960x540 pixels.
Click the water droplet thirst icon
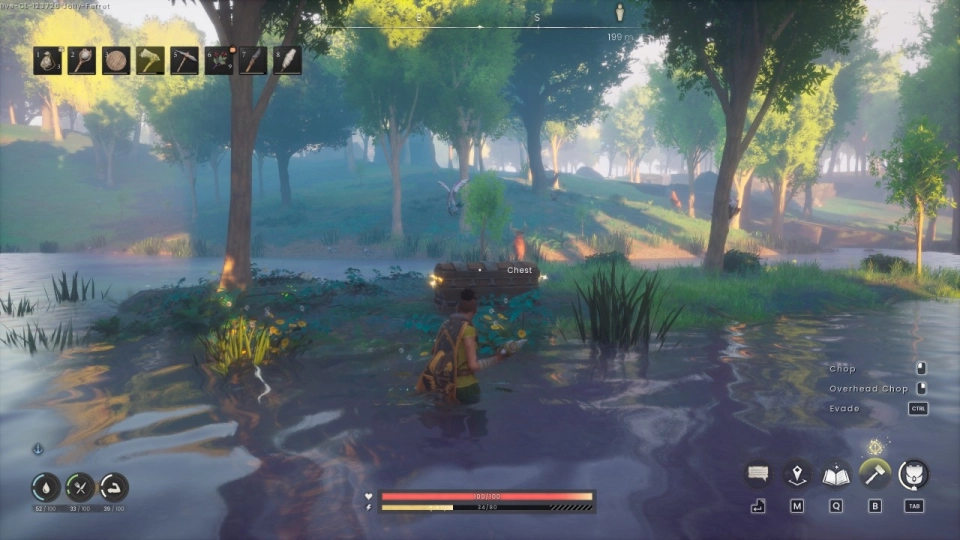45,487
